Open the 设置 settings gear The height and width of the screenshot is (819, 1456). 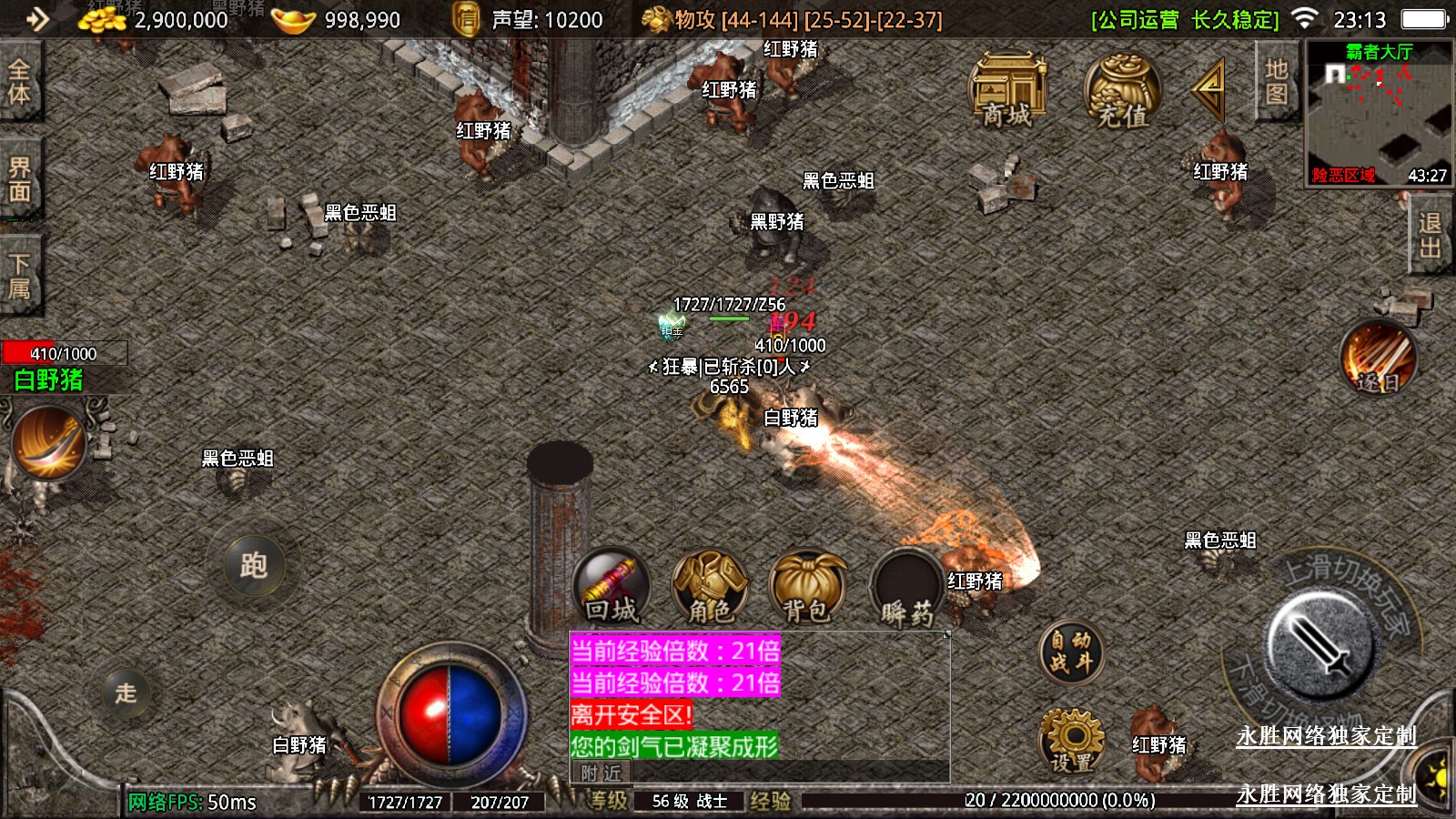pyautogui.click(x=1071, y=740)
